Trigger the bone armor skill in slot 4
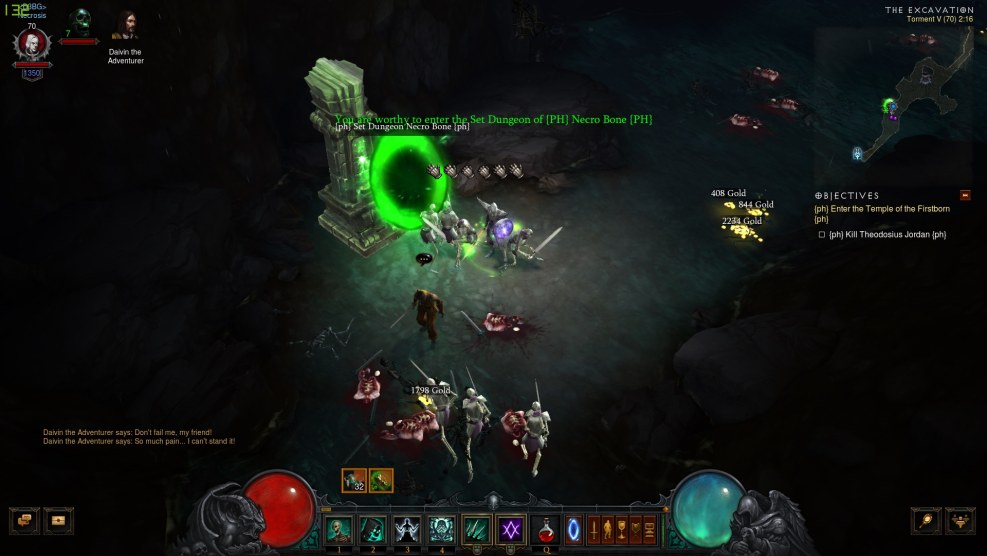 [x=442, y=530]
